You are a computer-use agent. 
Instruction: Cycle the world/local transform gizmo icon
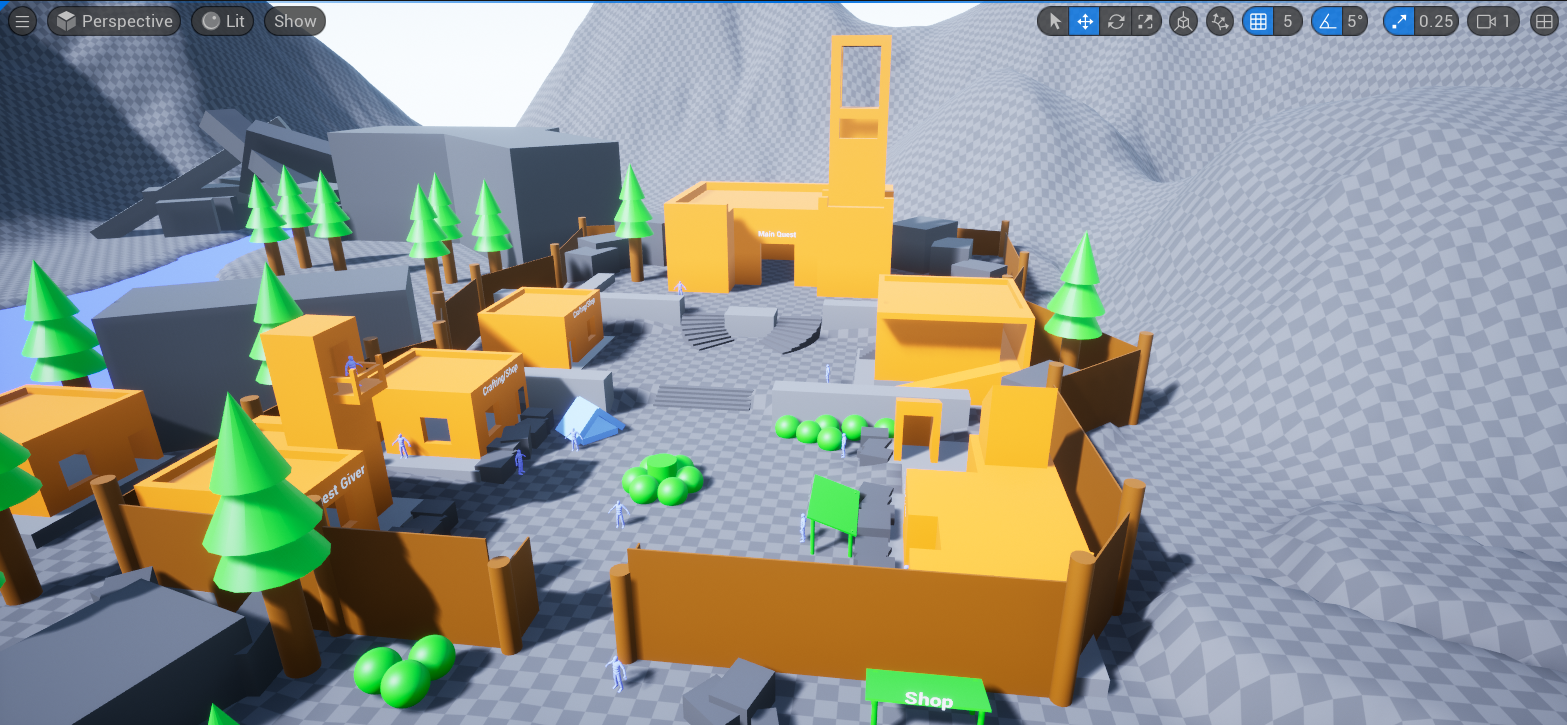(1182, 21)
